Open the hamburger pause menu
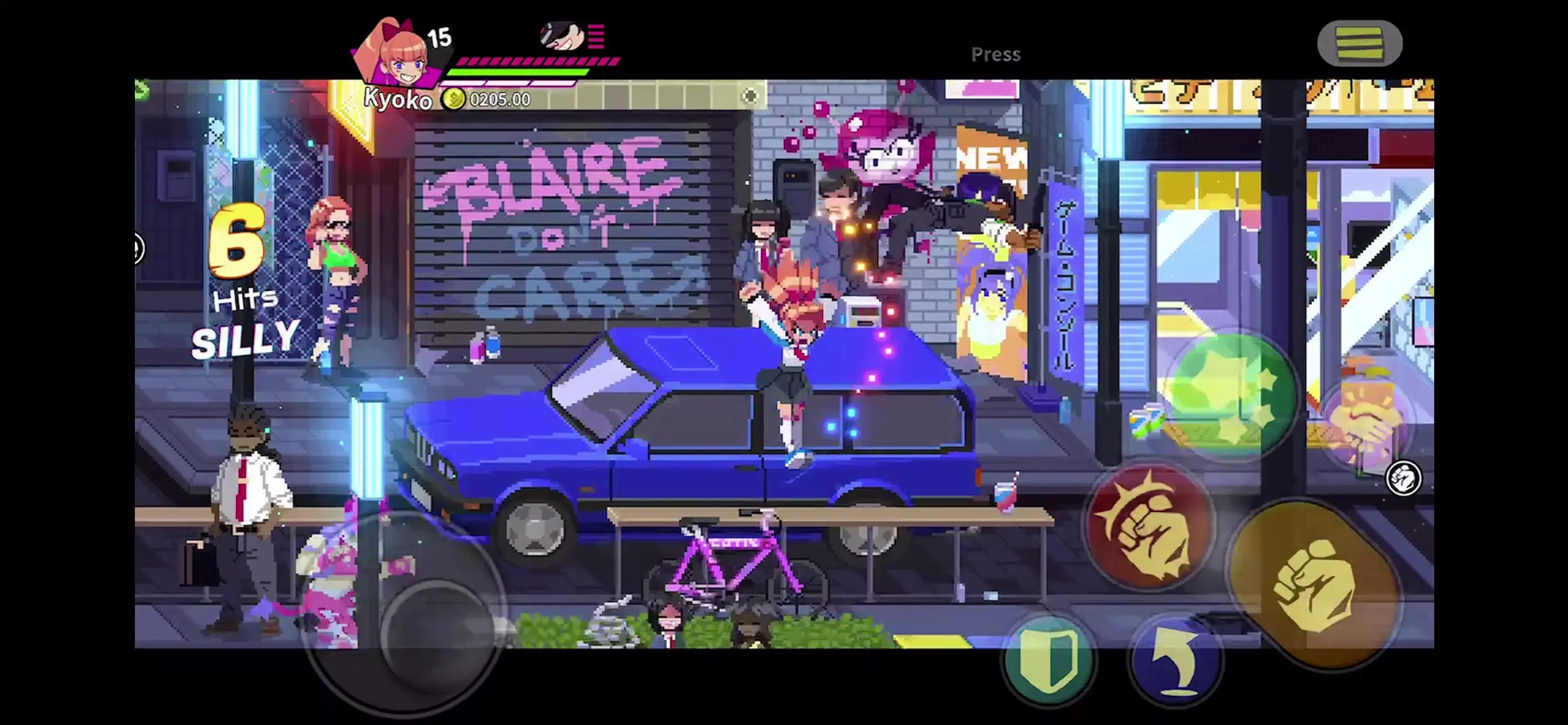The height and width of the screenshot is (725, 1568). click(x=1359, y=44)
